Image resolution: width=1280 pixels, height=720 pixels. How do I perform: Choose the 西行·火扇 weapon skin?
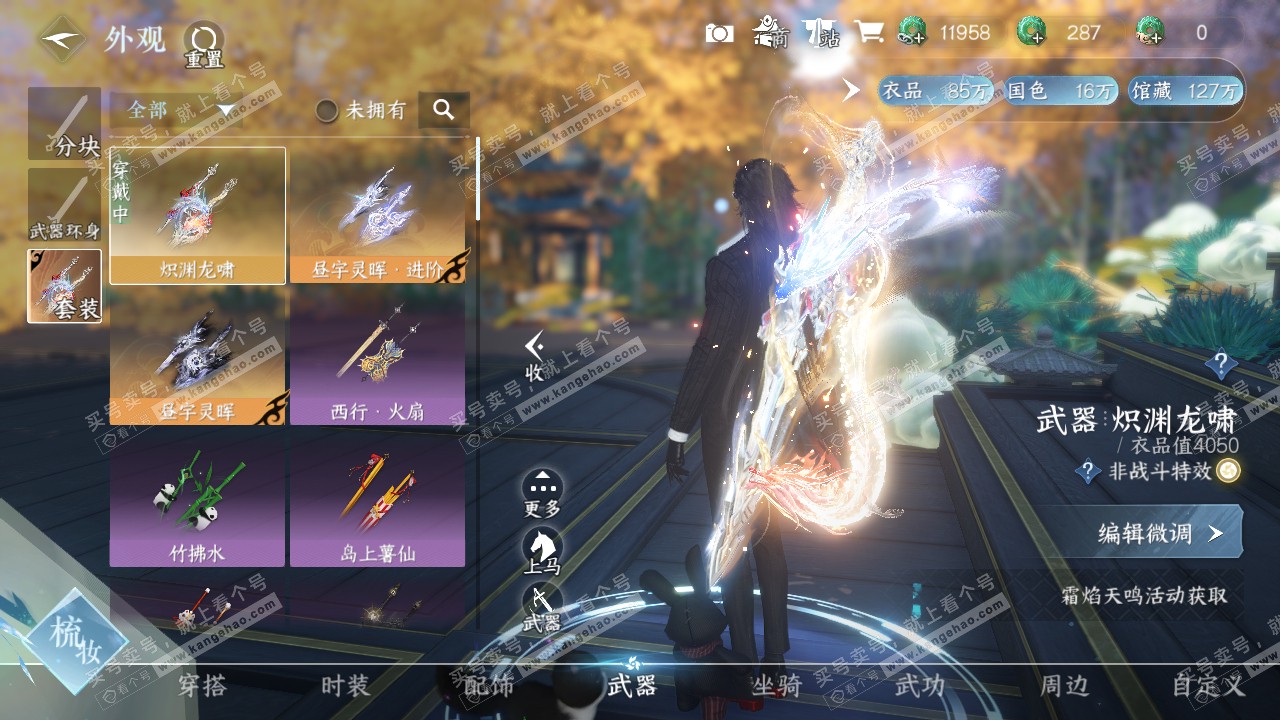coord(377,357)
